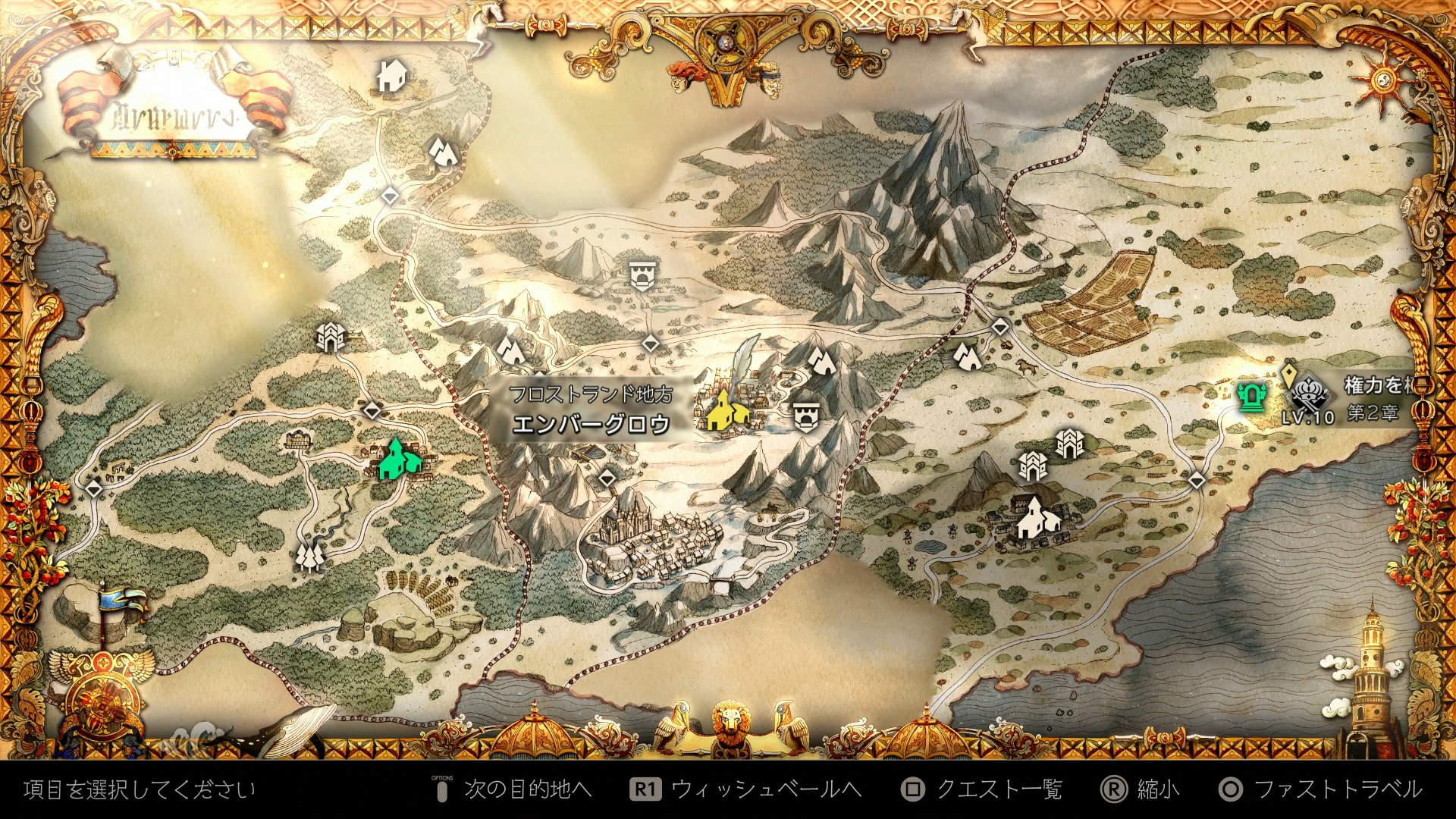
Task: Select the small inn building marker
Action: tap(297, 438)
